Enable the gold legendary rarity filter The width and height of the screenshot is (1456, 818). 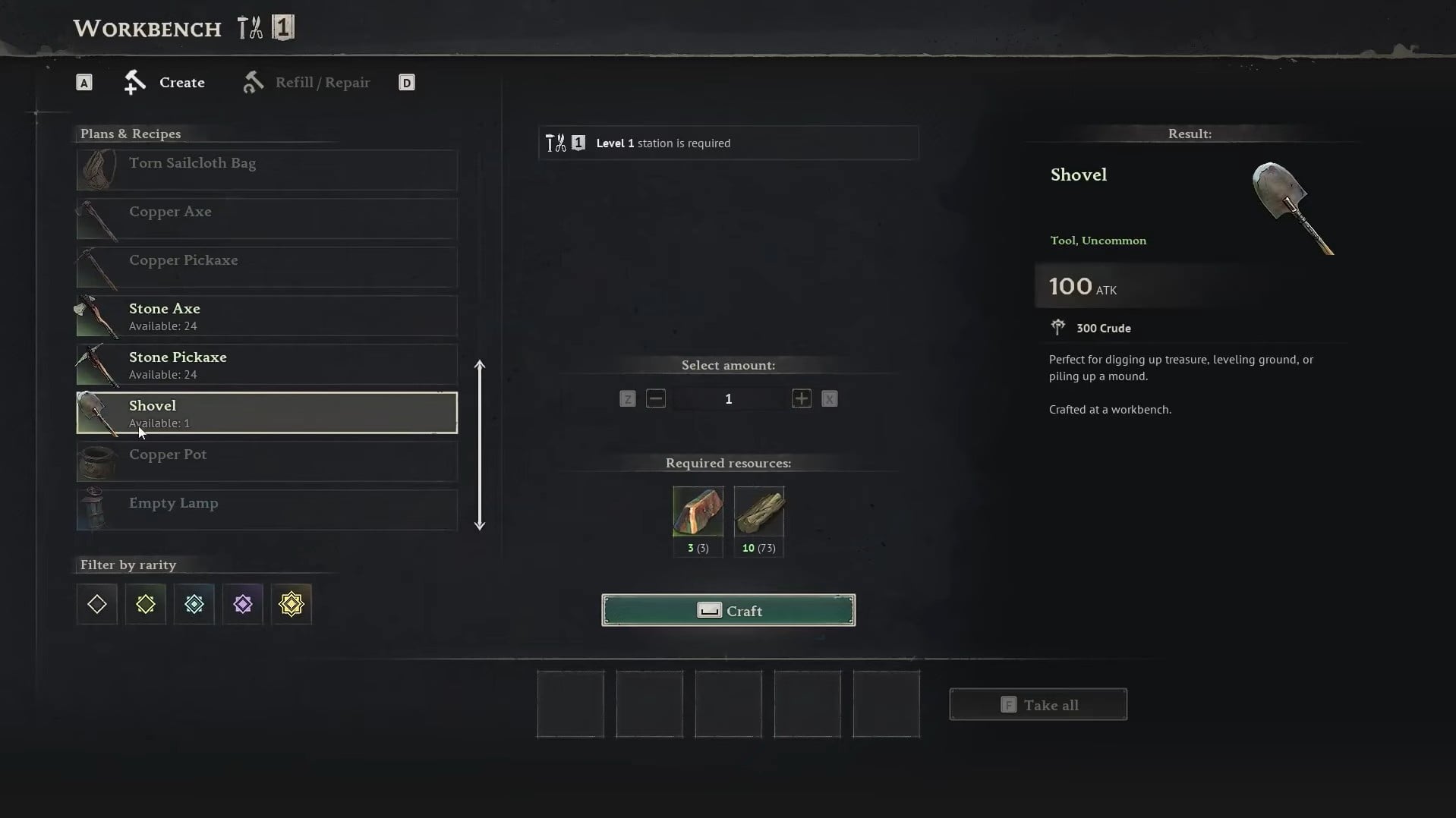tap(292, 604)
